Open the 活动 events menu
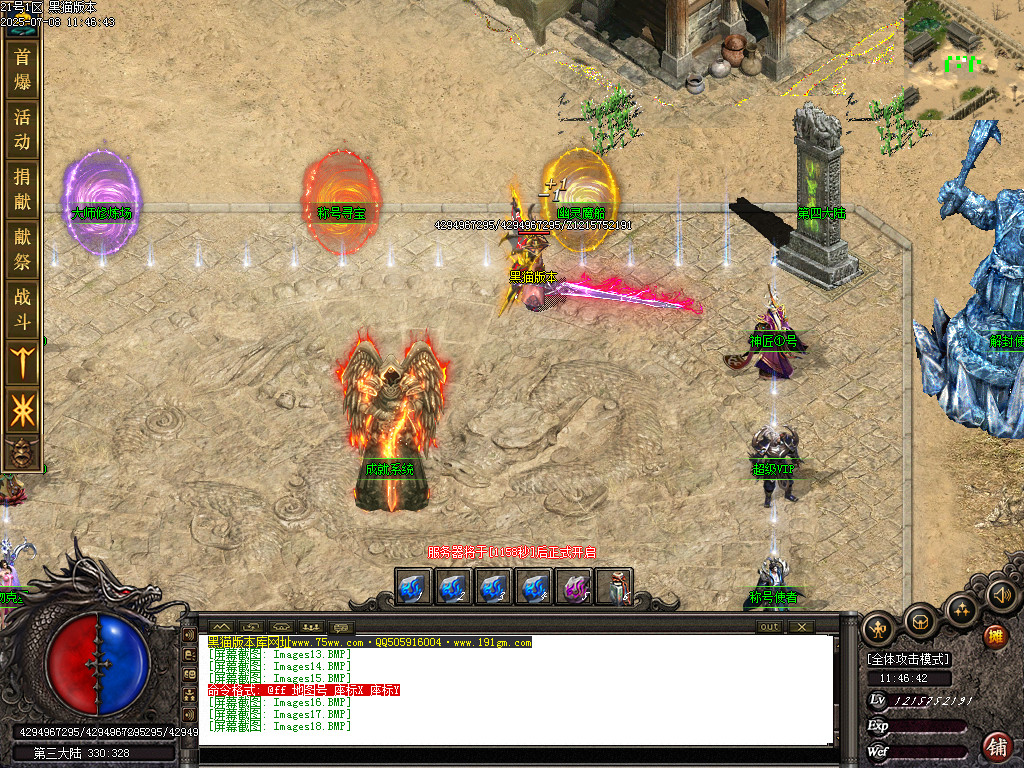The image size is (1024, 768). click(22, 129)
